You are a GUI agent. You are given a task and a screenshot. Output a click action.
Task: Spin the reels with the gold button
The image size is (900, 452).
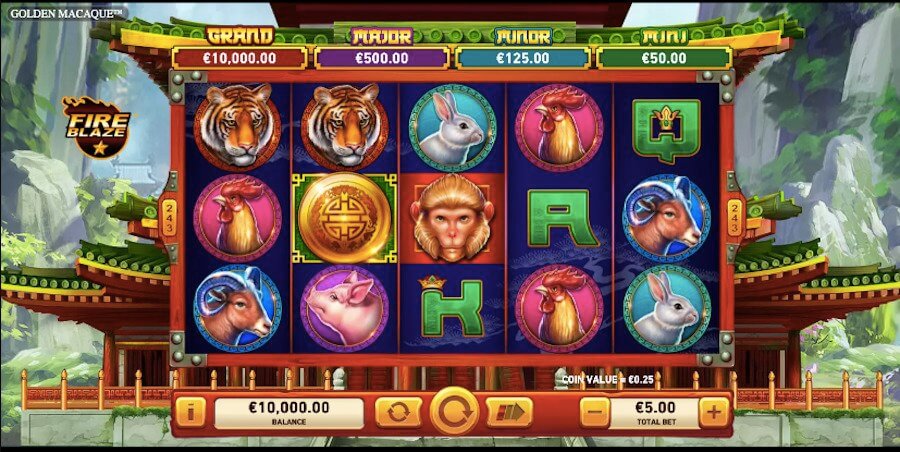pyautogui.click(x=453, y=411)
